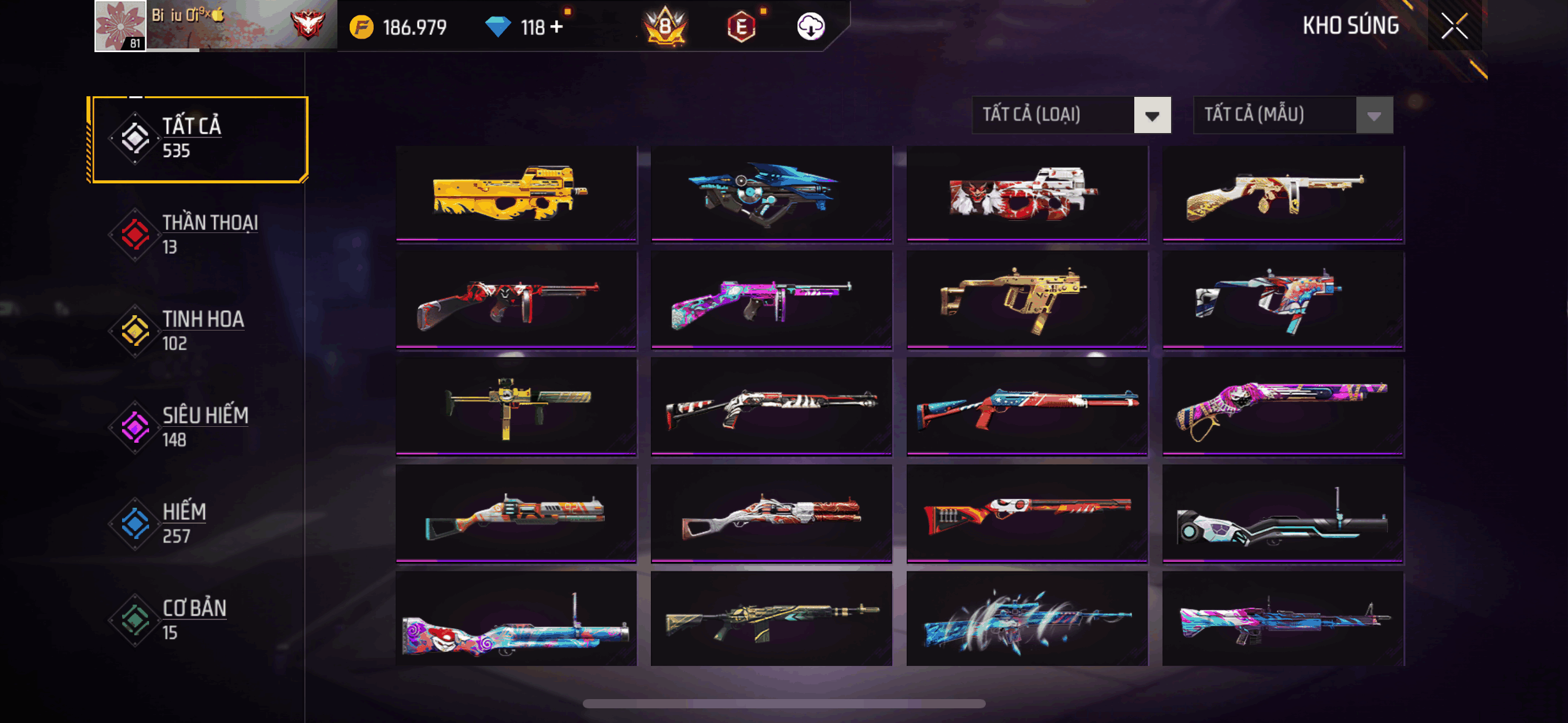Screen dimensions: 1568x723
Task: Show the Siêu Hiếm skins
Action: pos(198,427)
